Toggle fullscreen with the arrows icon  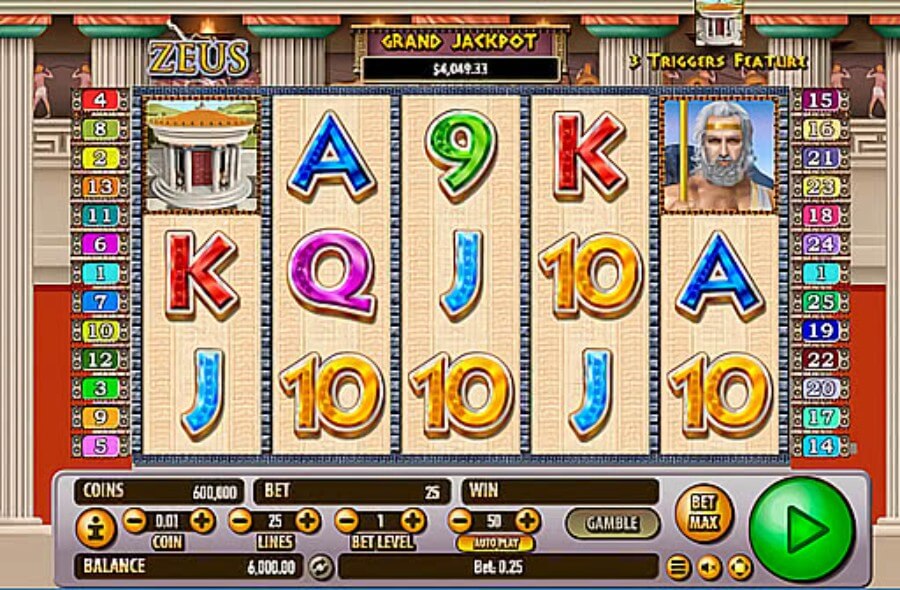click(738, 568)
